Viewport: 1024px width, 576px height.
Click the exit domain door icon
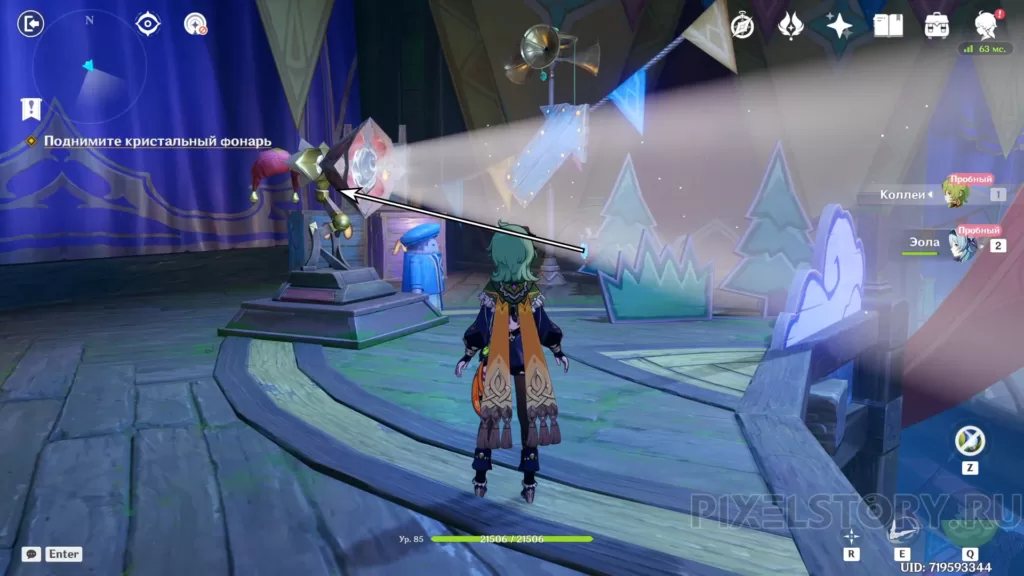point(31,23)
